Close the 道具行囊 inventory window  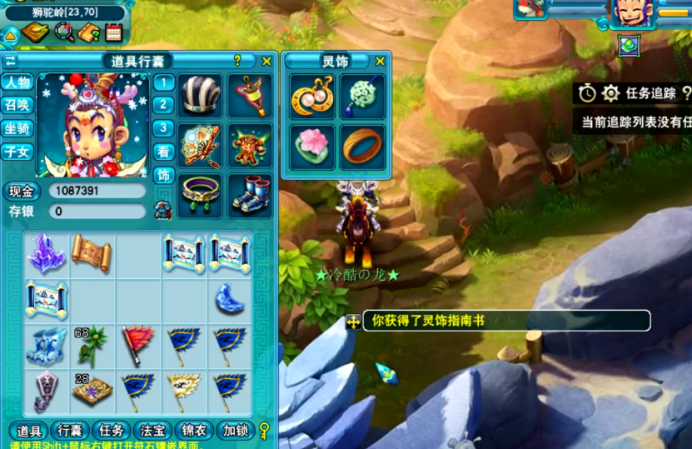[x=267, y=61]
